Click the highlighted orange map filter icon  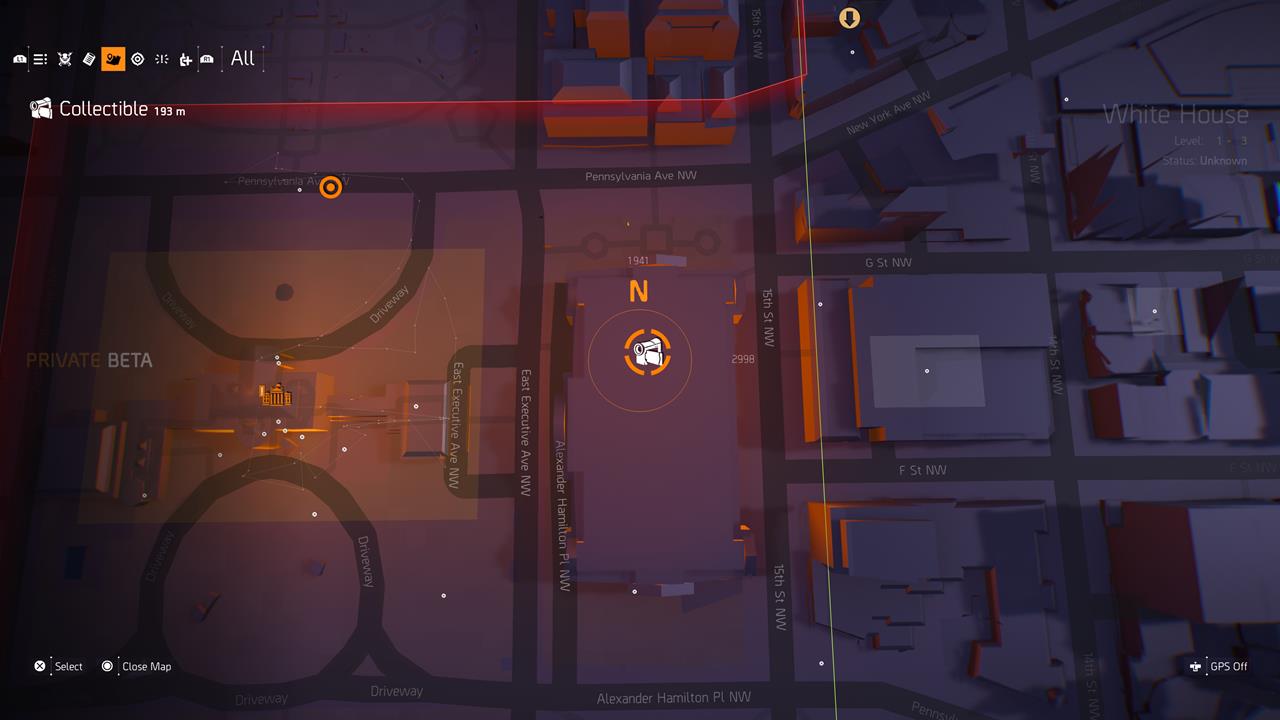click(x=113, y=58)
